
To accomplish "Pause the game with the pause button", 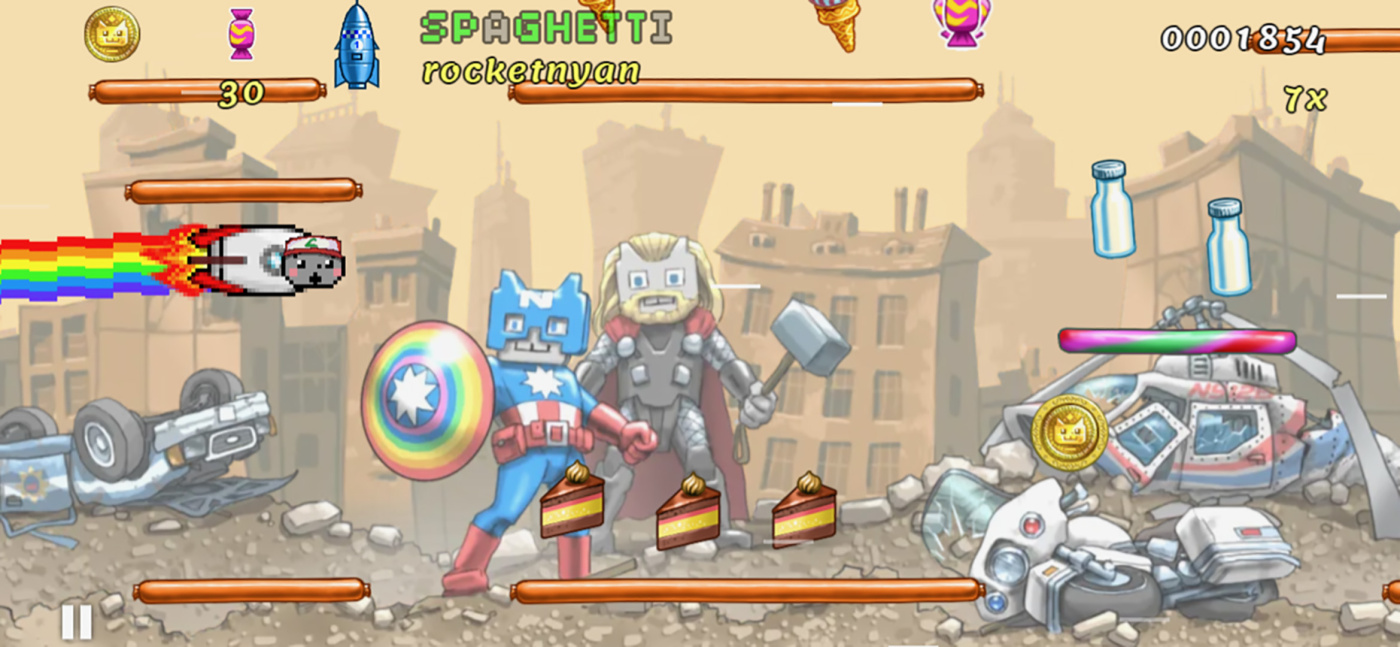I will [x=76, y=622].
